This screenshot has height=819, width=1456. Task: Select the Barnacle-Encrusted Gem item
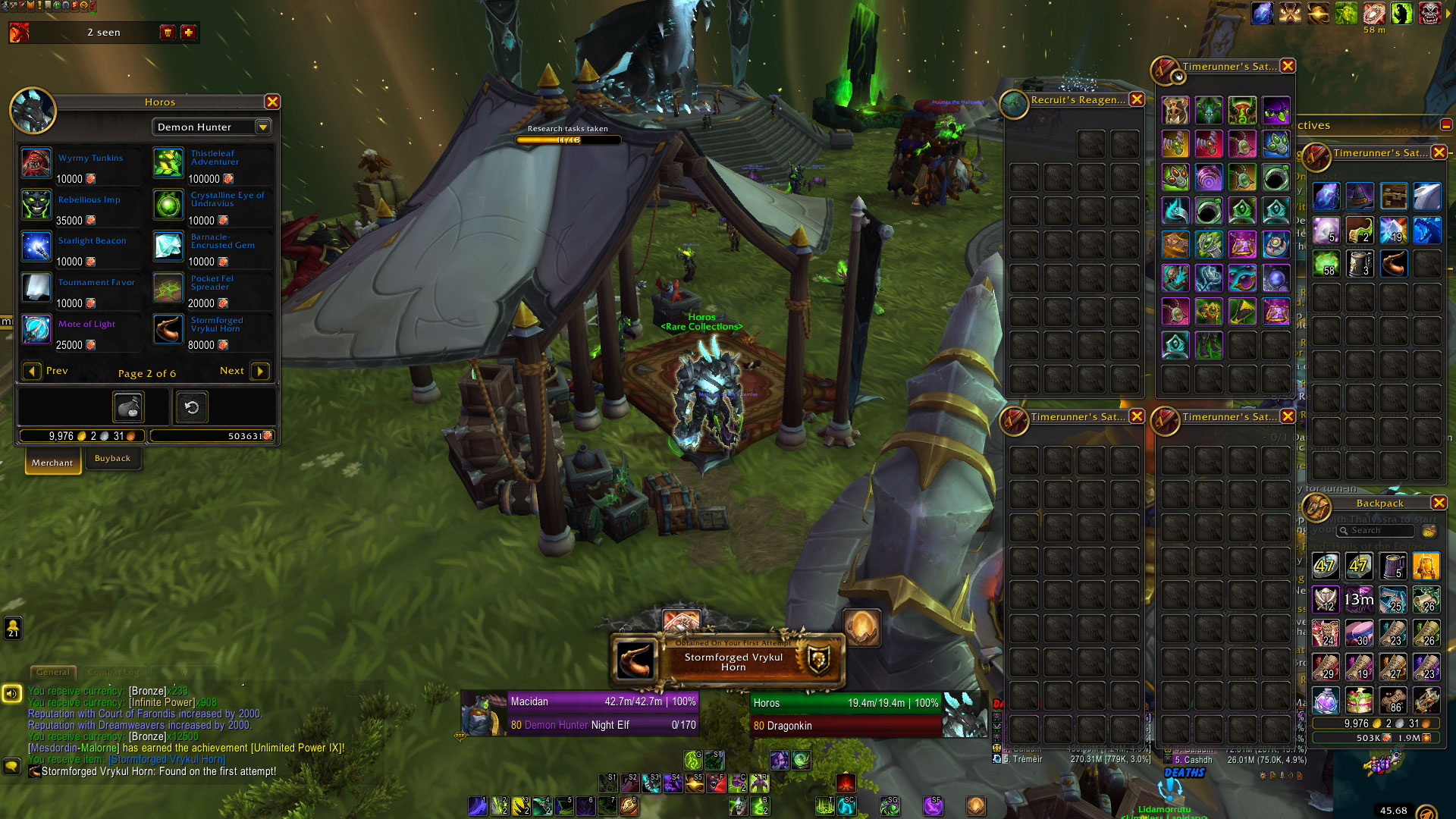(168, 246)
